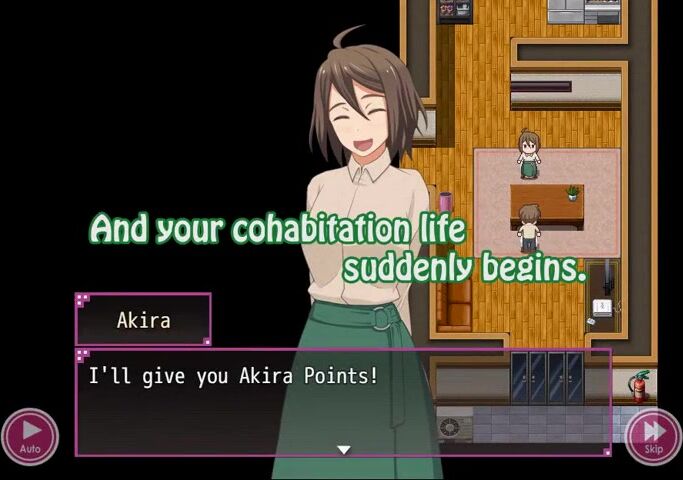Skip the dialogue scene
This screenshot has height=480, width=683.
click(653, 437)
